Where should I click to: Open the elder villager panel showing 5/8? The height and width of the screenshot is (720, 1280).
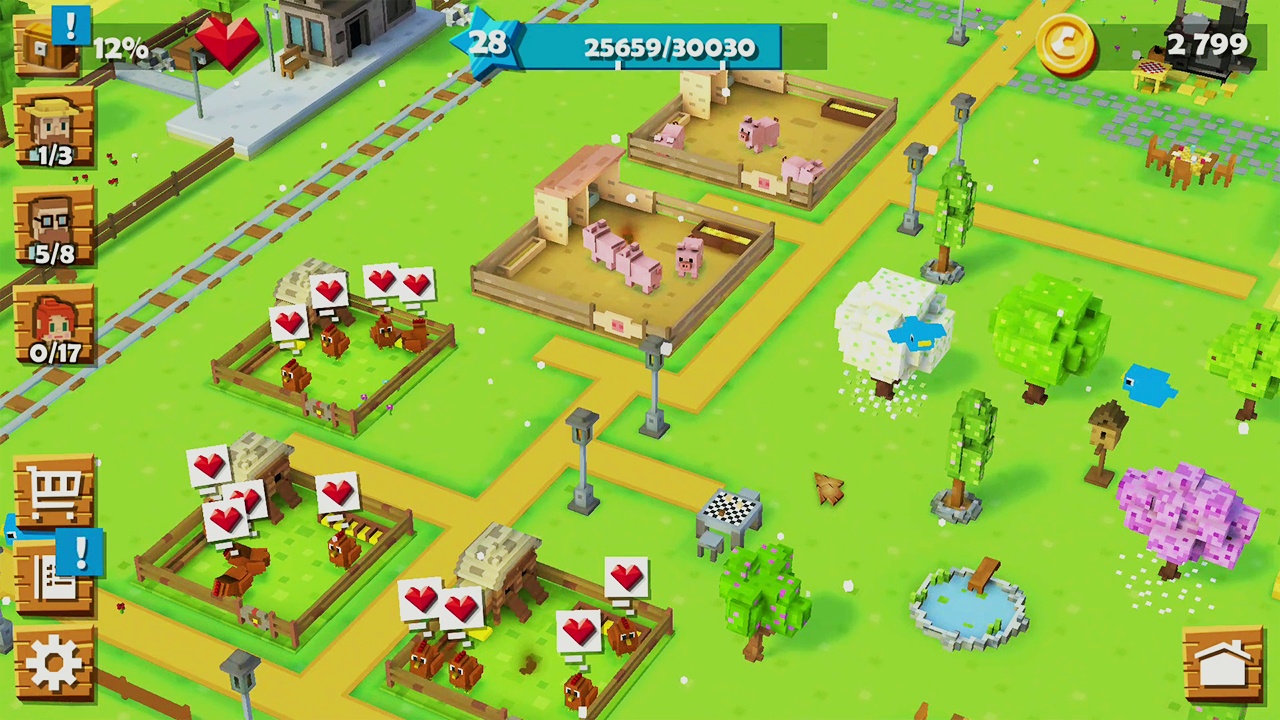point(55,222)
